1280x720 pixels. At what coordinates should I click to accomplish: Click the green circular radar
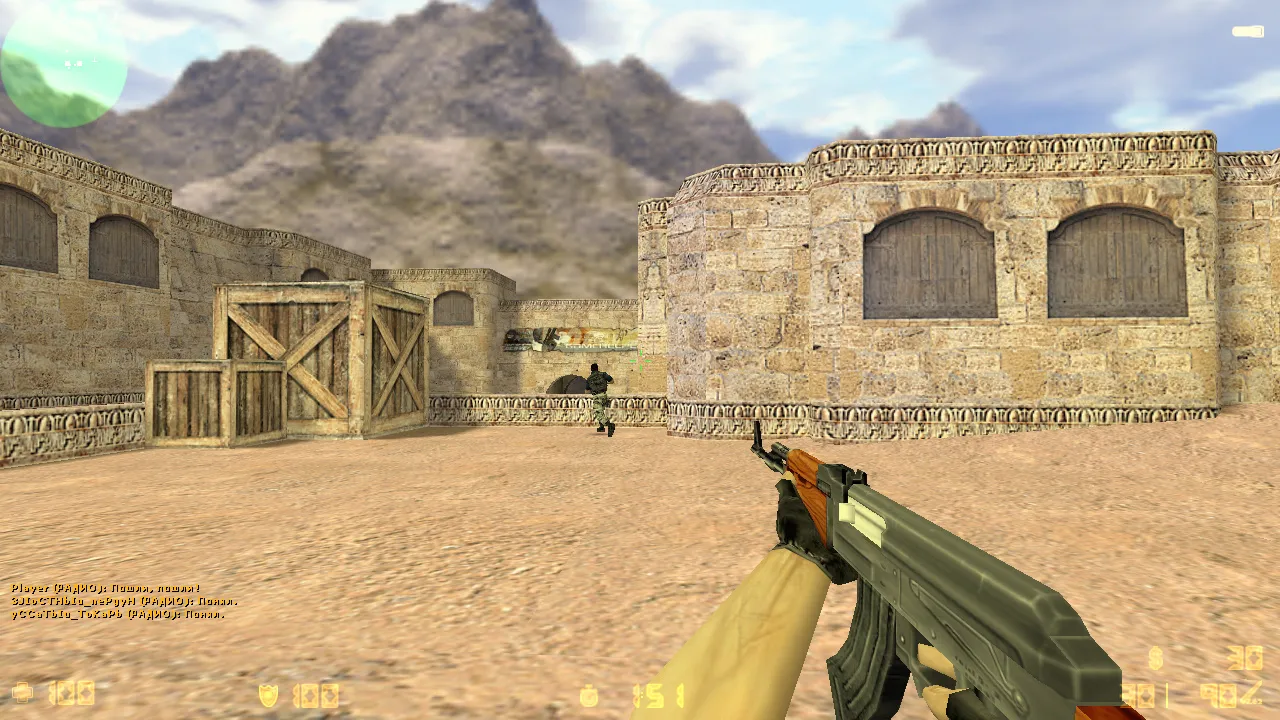coord(64,64)
